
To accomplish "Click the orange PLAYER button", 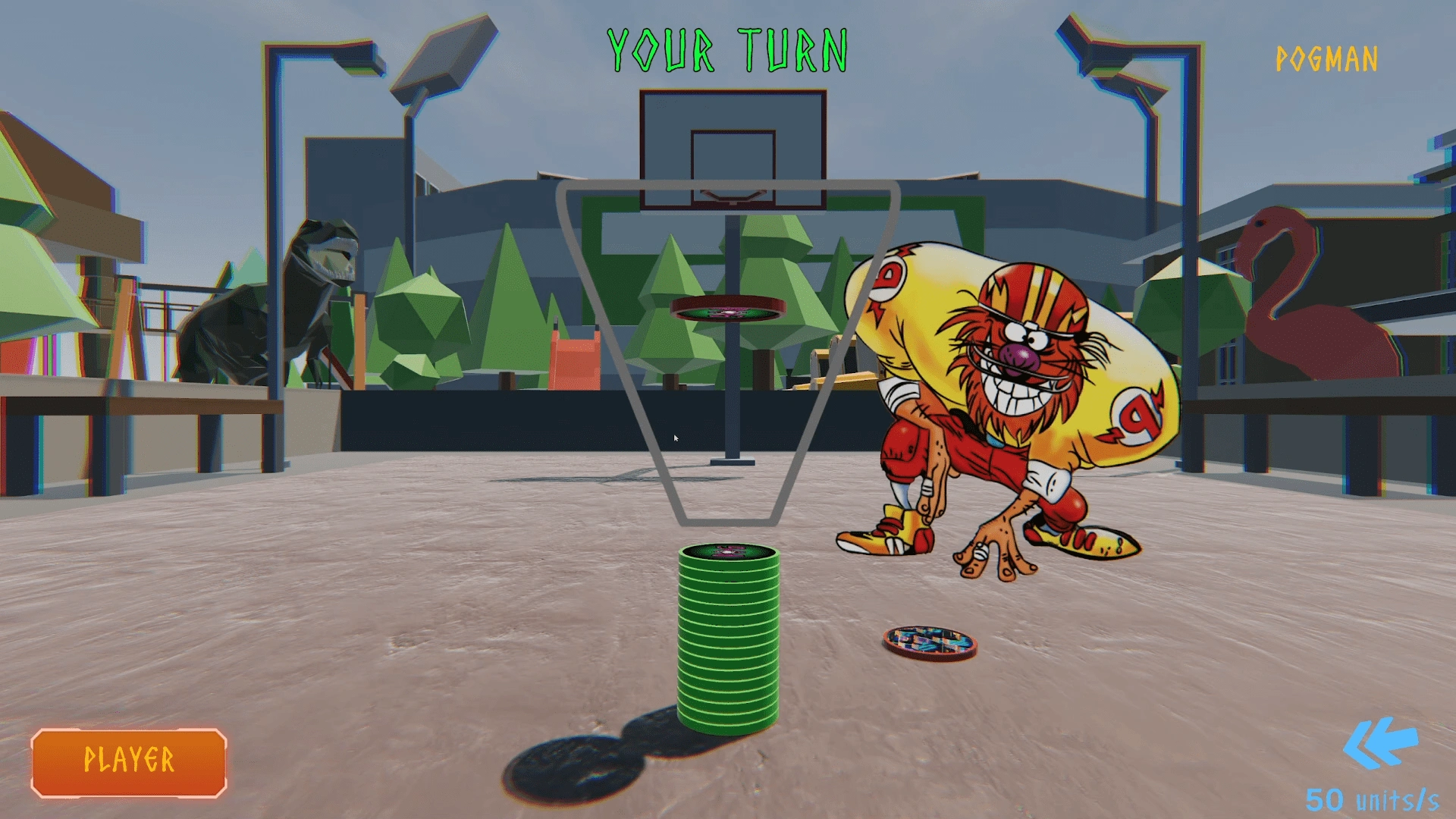I will point(129,762).
